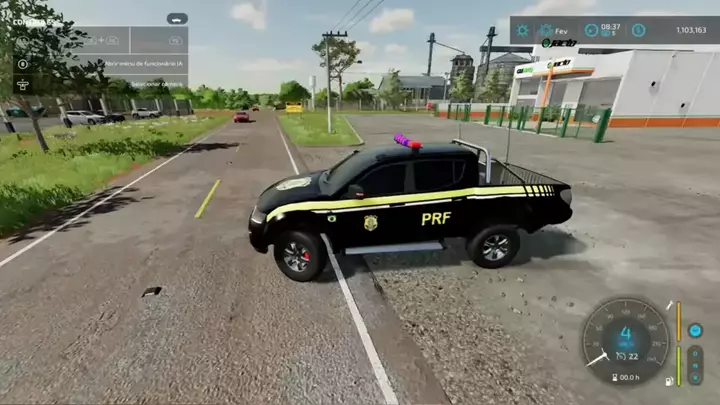Click the gear selector indicator panel
The height and width of the screenshot is (405, 720).
[x=695, y=366]
